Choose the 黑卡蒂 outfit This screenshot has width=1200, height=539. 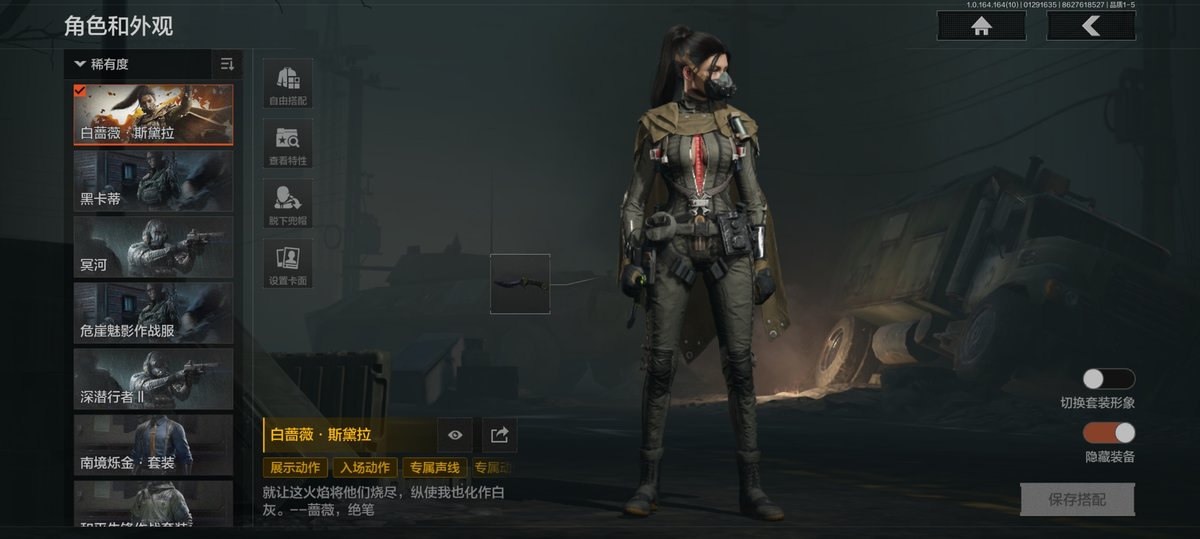click(153, 180)
